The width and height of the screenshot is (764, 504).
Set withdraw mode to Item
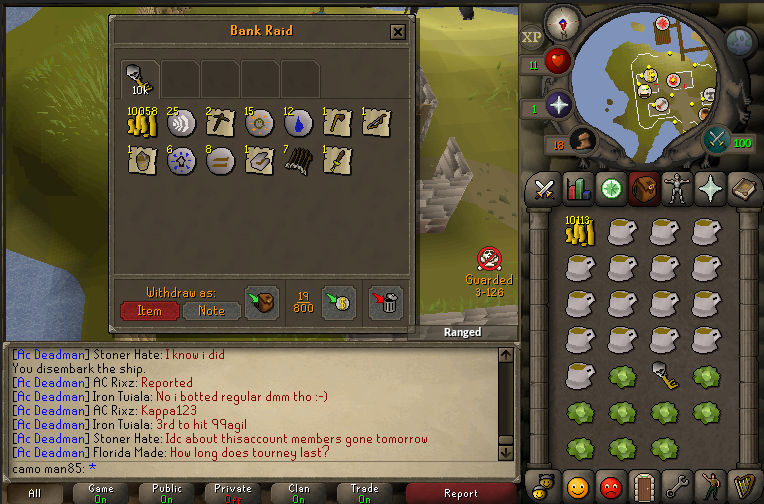[x=149, y=310]
